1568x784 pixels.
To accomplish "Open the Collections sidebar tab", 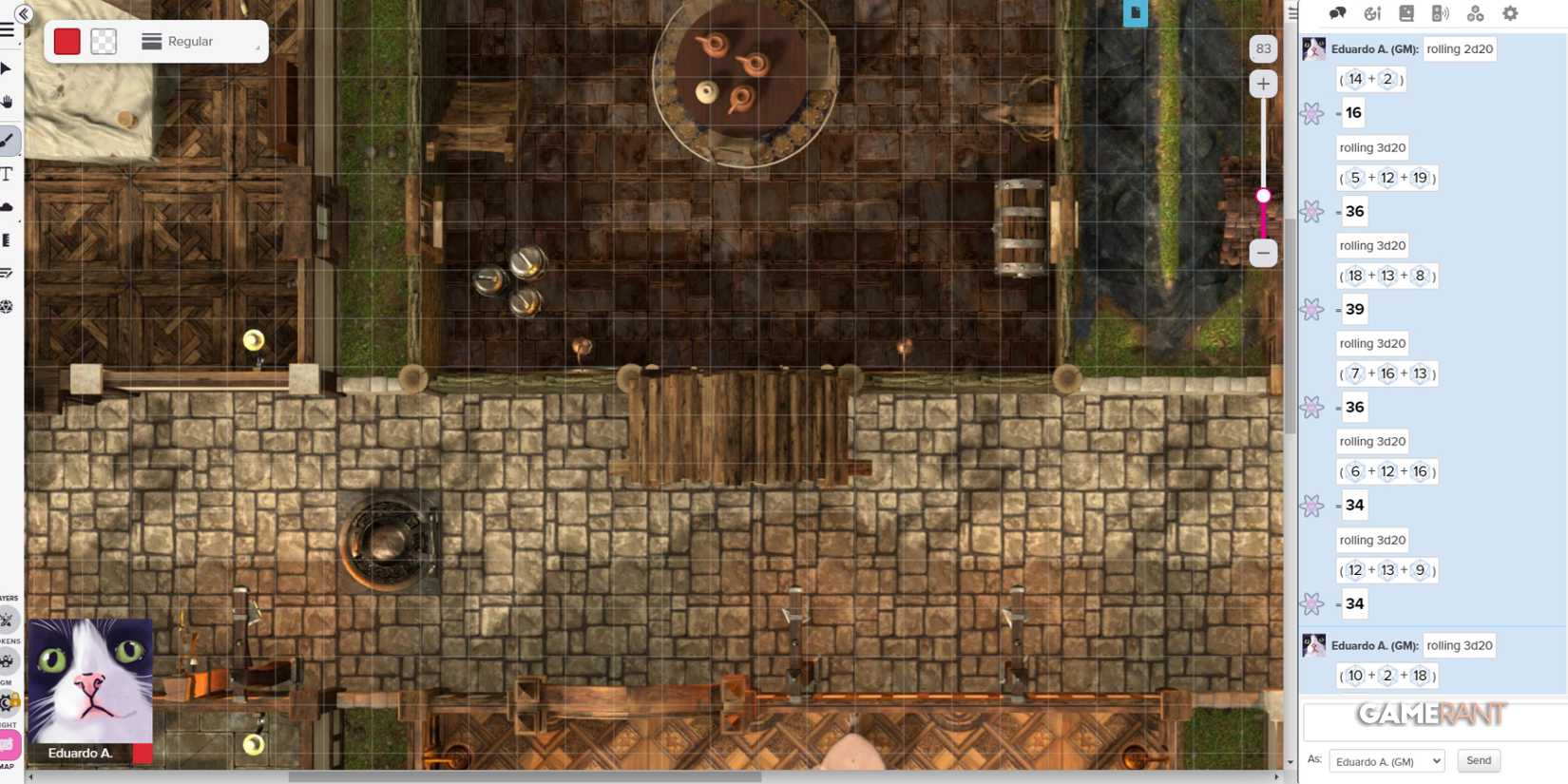I will tap(1476, 13).
